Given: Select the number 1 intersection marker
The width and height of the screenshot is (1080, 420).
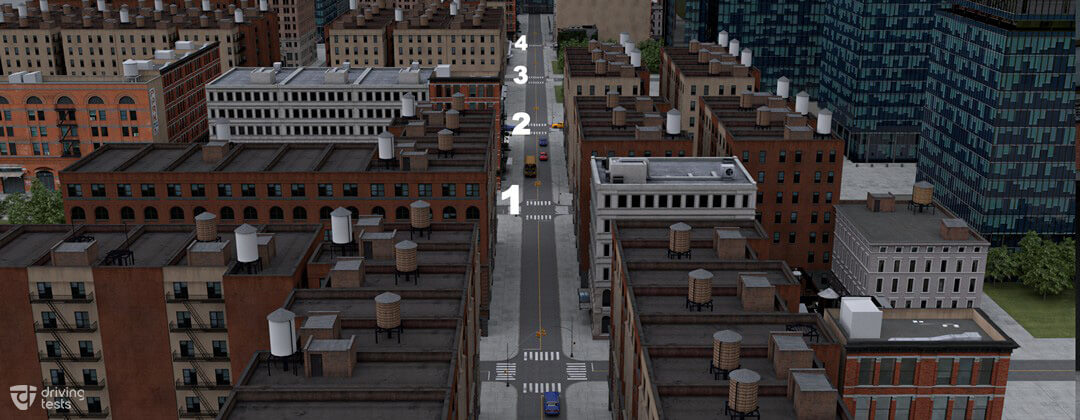Looking at the screenshot, I should click(511, 199).
